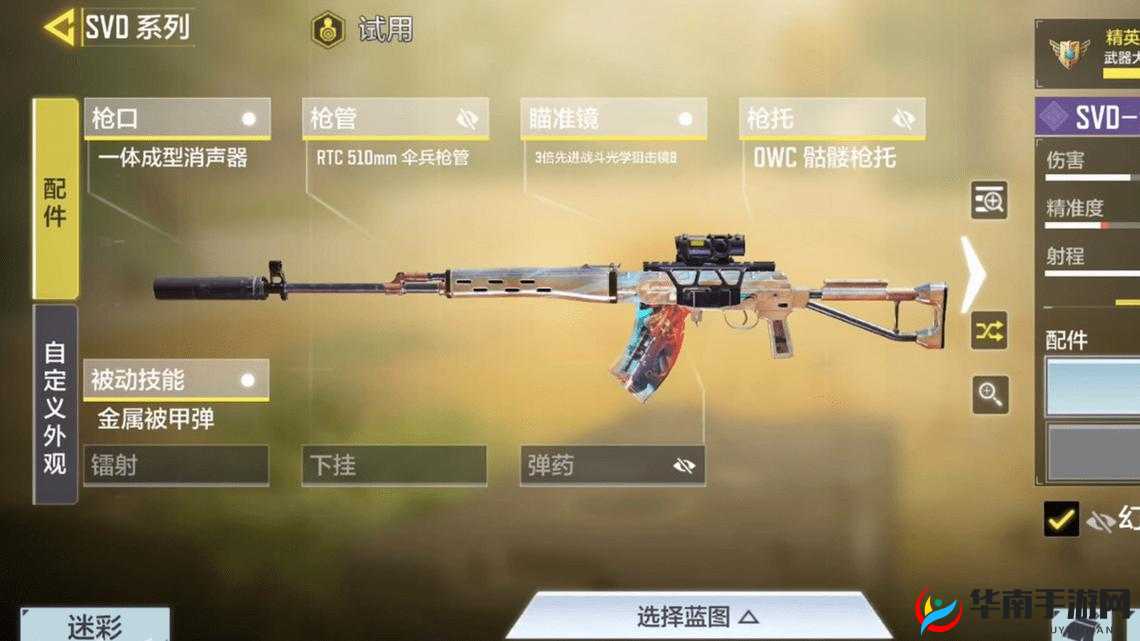Start the 试用 weapon trial

(x=362, y=29)
